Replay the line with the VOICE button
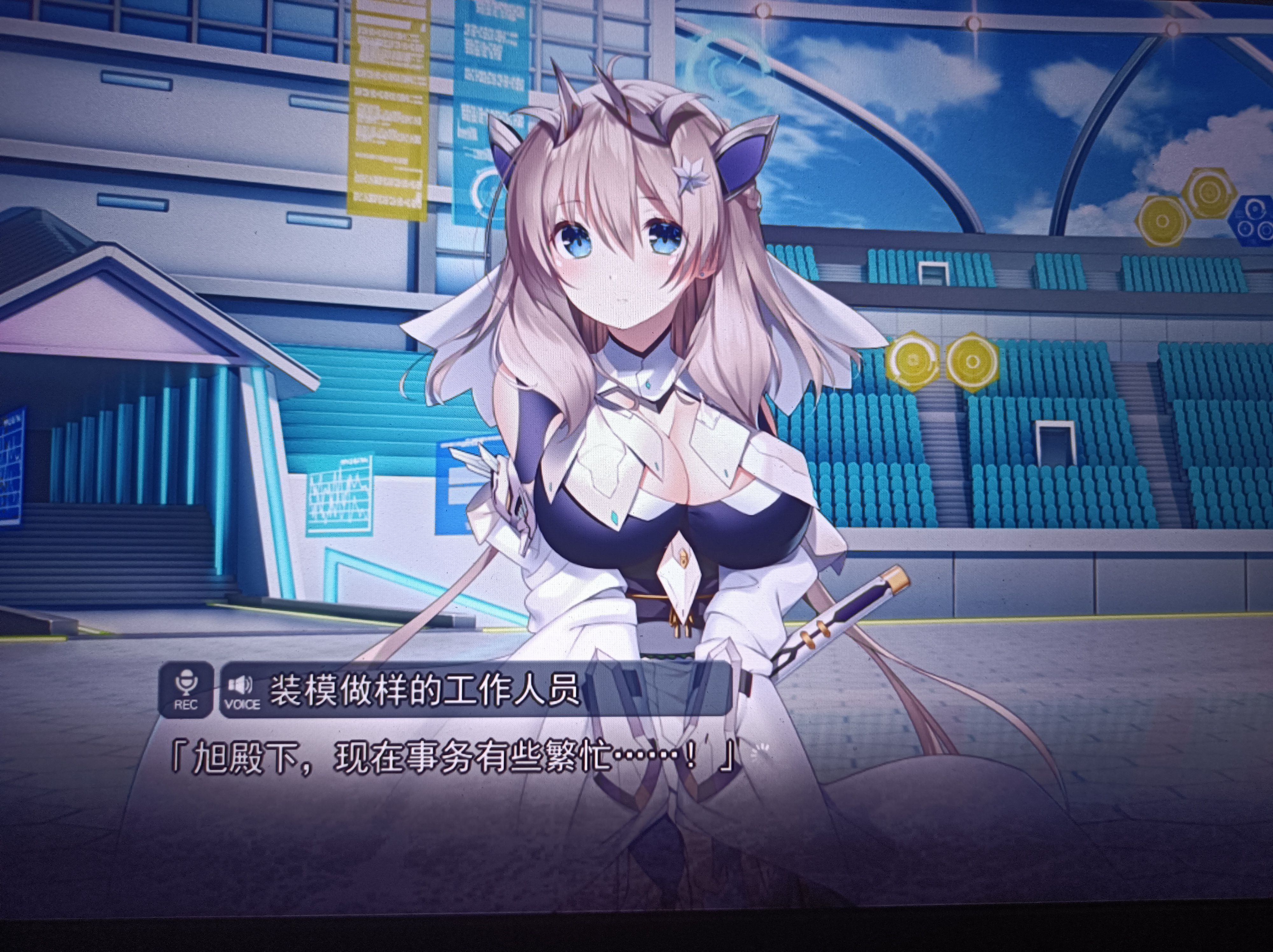 pos(242,690)
